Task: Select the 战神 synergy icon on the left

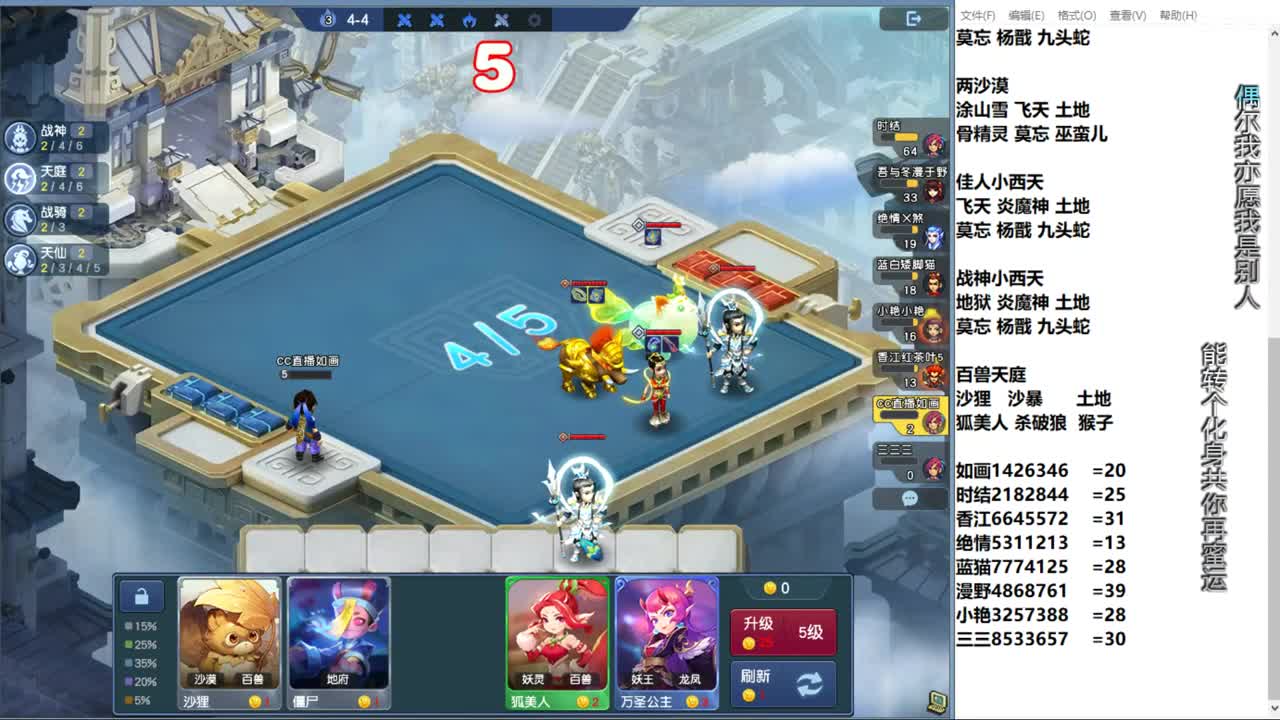Action: coord(17,137)
